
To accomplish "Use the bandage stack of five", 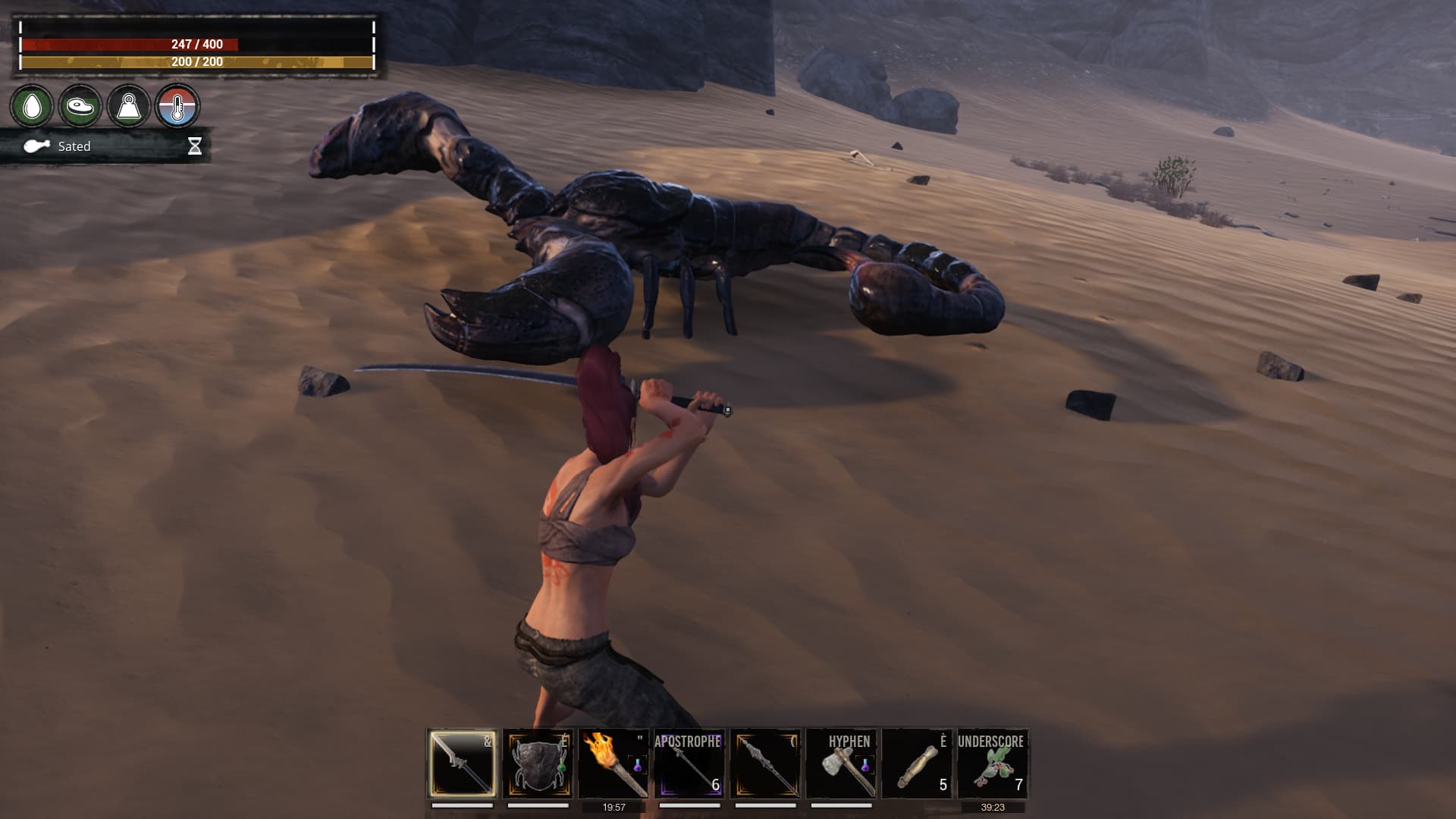I will point(917,763).
